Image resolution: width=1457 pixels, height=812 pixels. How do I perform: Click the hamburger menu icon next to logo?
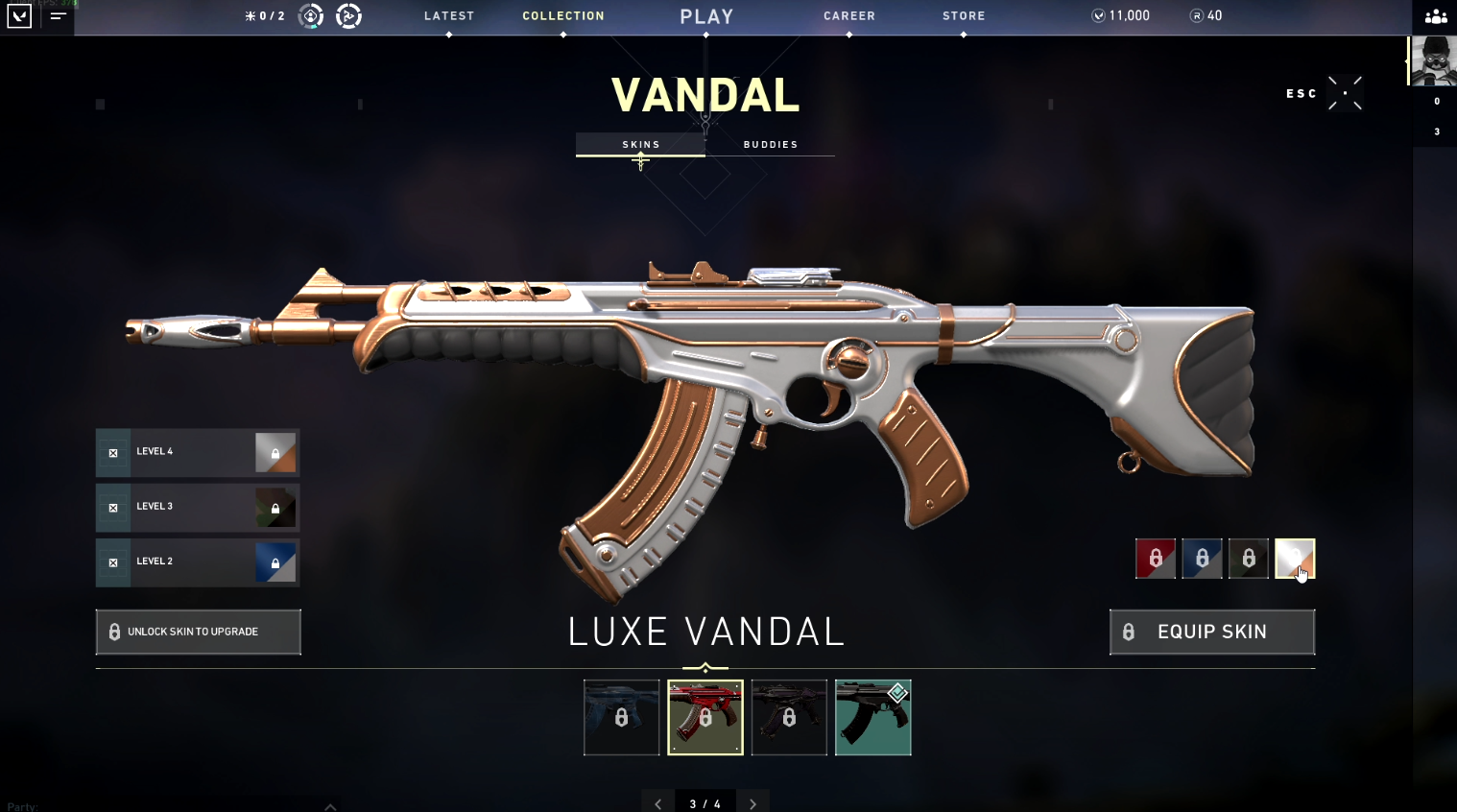57,16
